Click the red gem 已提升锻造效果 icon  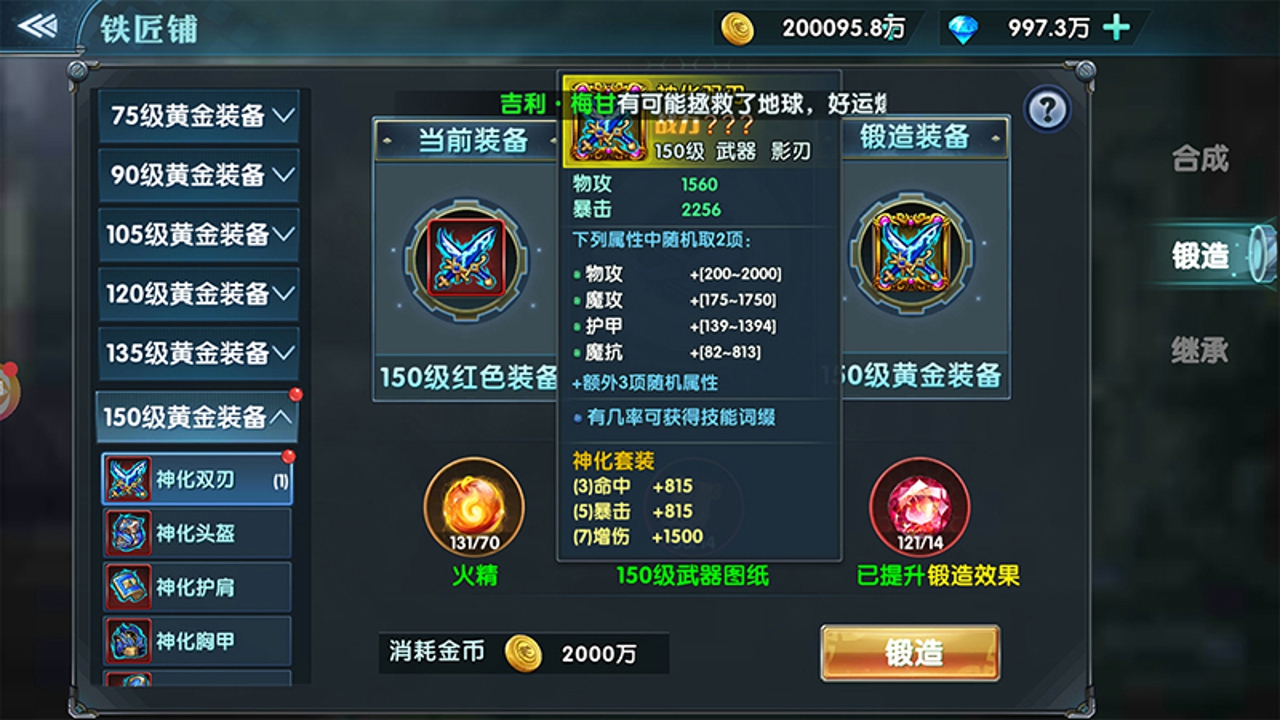coord(919,505)
